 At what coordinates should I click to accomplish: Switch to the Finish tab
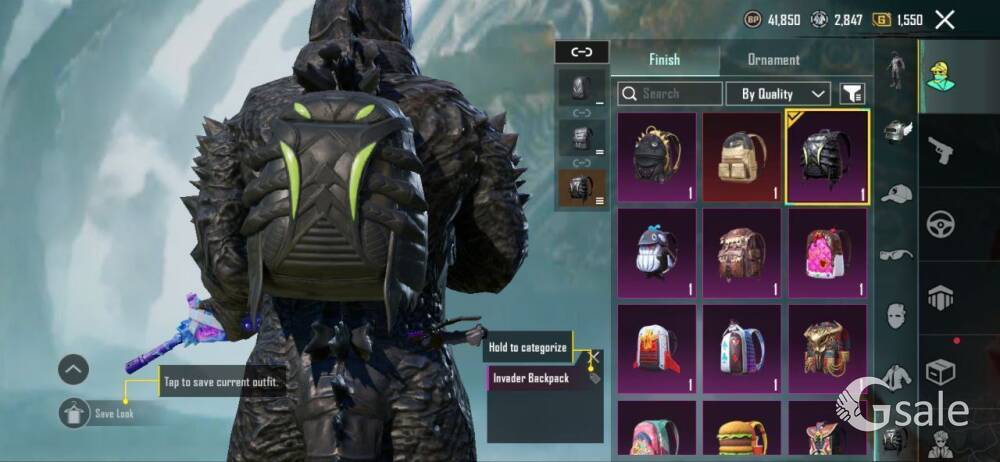point(664,60)
